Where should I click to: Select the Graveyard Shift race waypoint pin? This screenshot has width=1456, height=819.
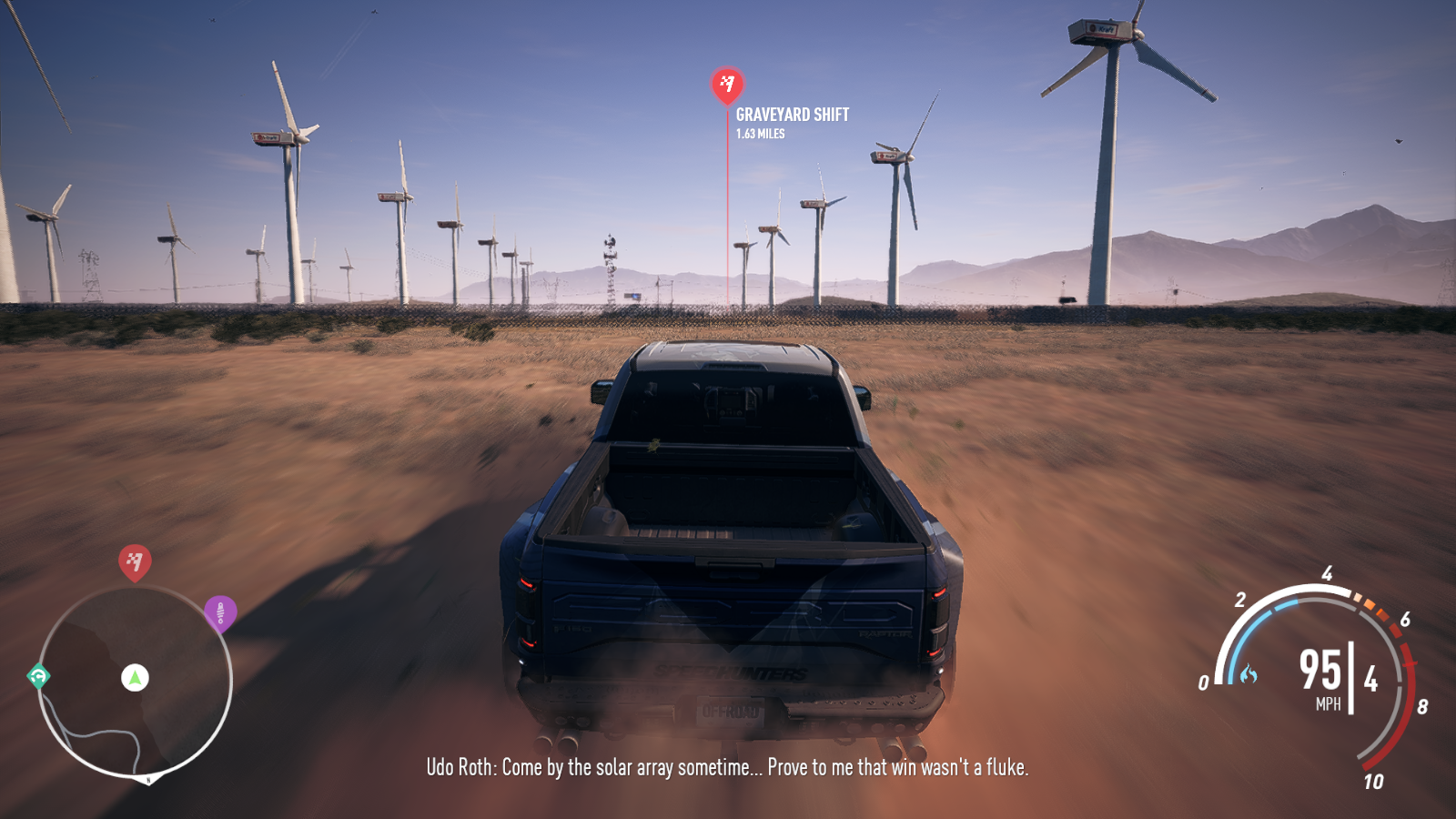pyautogui.click(x=727, y=85)
